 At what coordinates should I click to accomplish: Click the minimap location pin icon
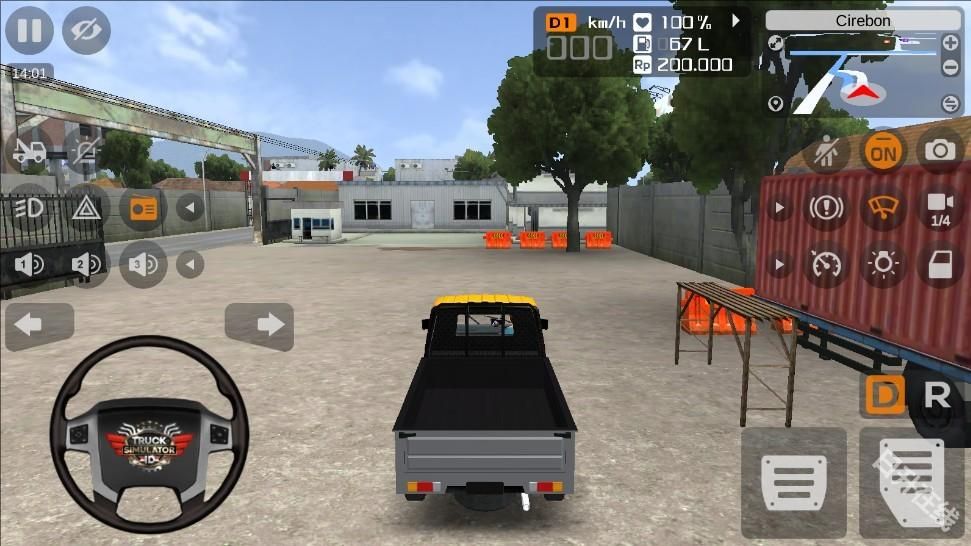click(x=775, y=104)
